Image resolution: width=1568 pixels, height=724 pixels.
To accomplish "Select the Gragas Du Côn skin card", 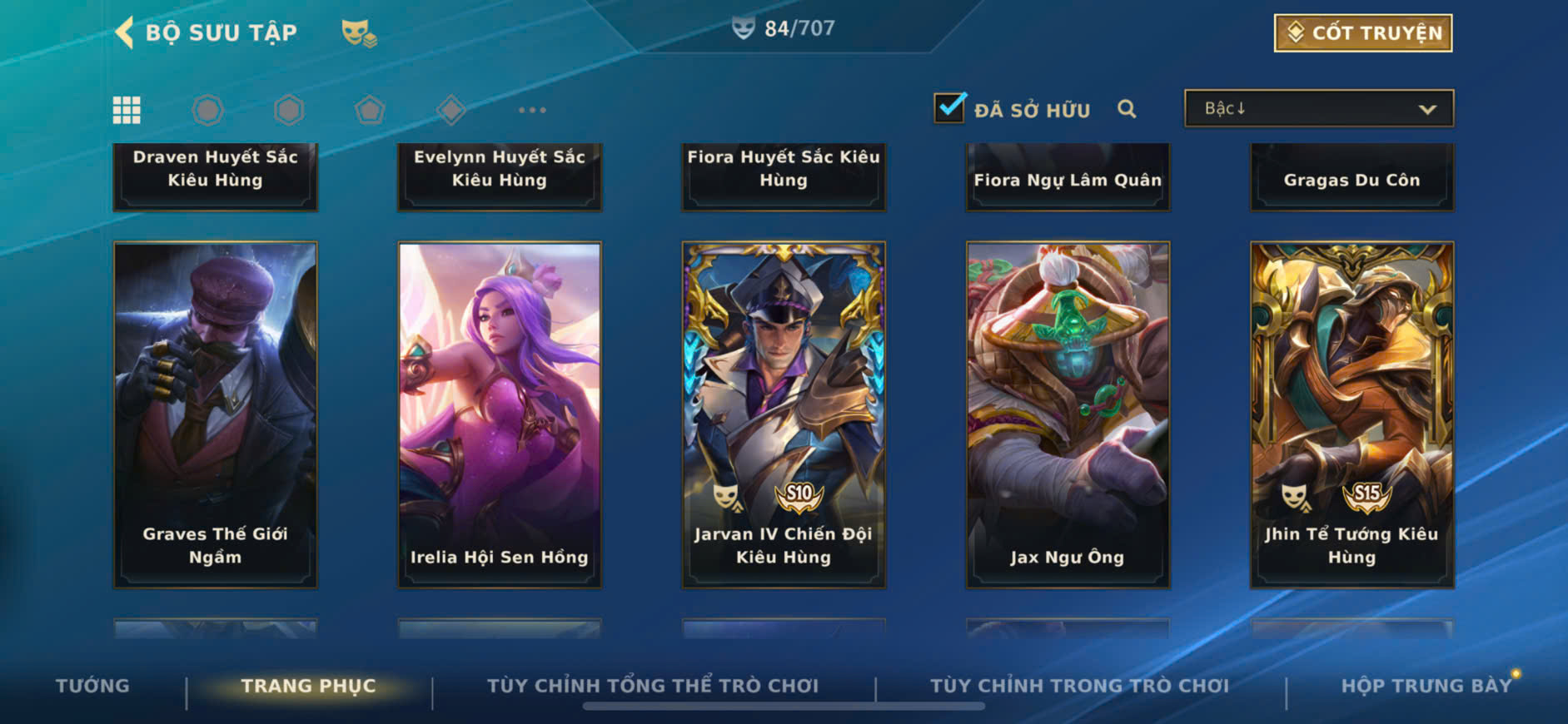I will coord(1351,177).
